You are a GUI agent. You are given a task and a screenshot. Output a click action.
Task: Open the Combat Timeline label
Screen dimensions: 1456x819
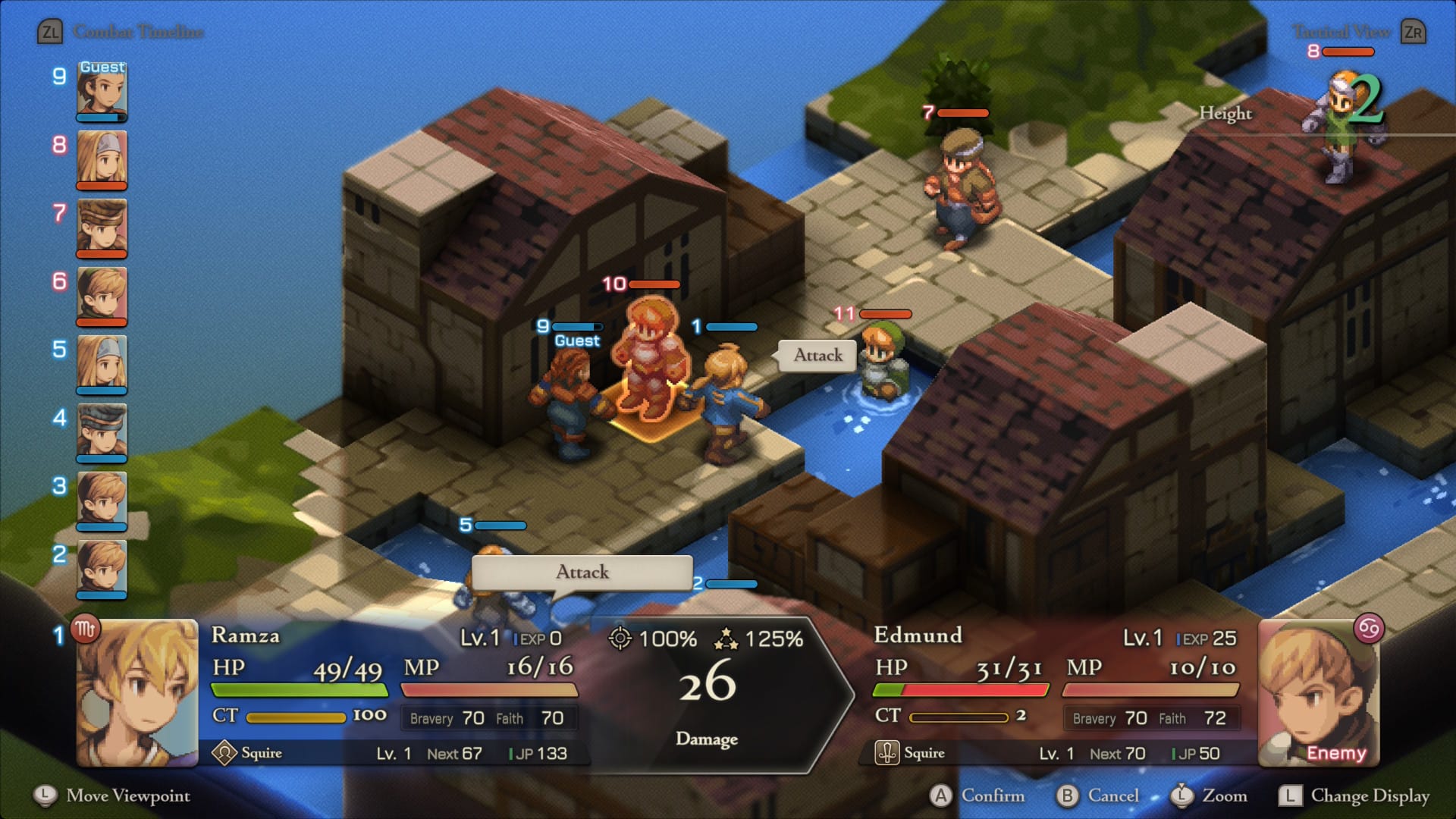coord(138,32)
